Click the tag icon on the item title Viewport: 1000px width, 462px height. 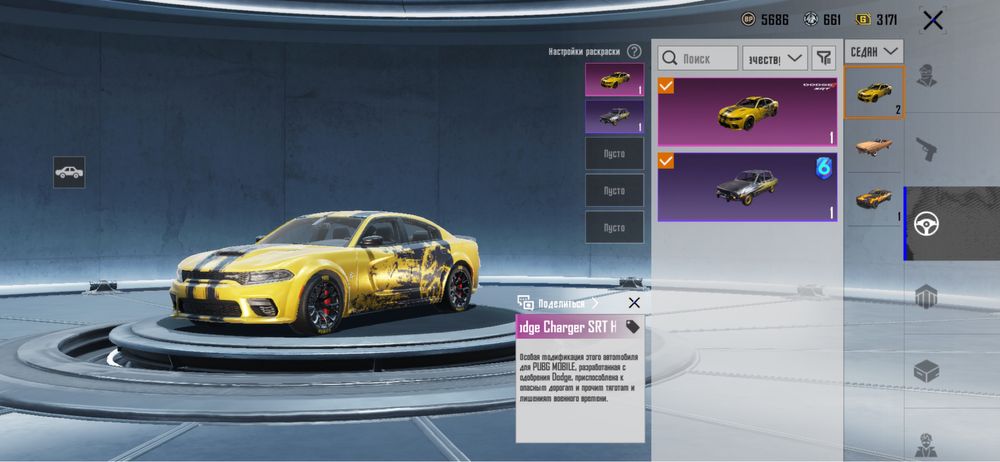point(632,327)
